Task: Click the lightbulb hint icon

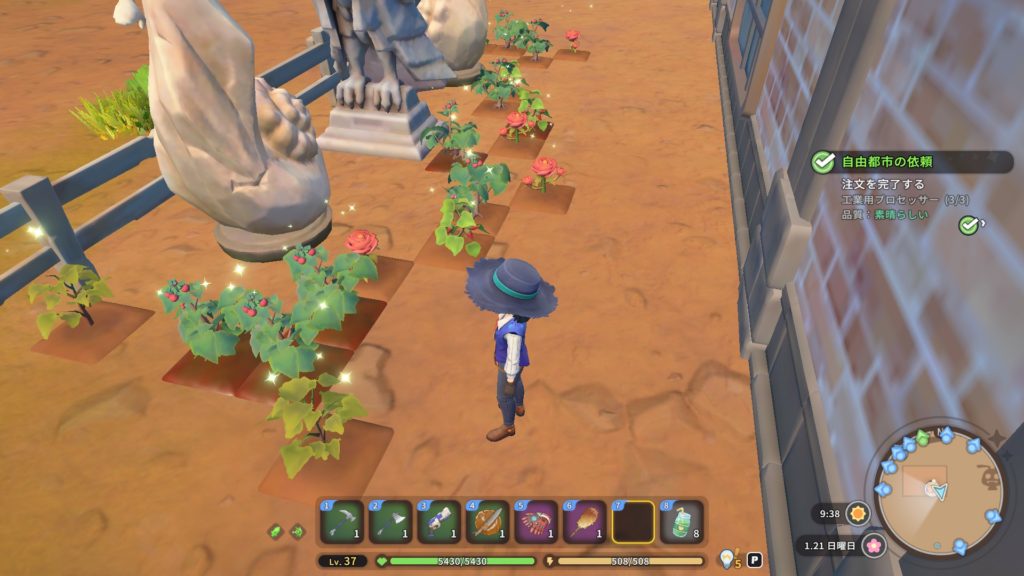Action: [728, 558]
